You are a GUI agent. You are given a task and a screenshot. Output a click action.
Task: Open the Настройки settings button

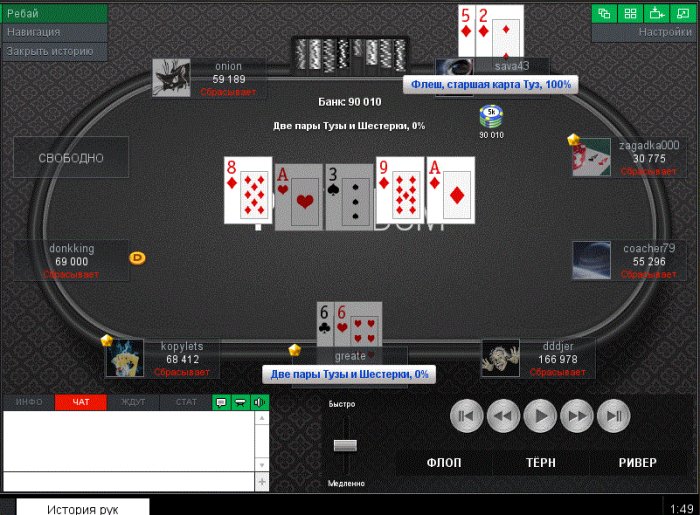pos(645,32)
